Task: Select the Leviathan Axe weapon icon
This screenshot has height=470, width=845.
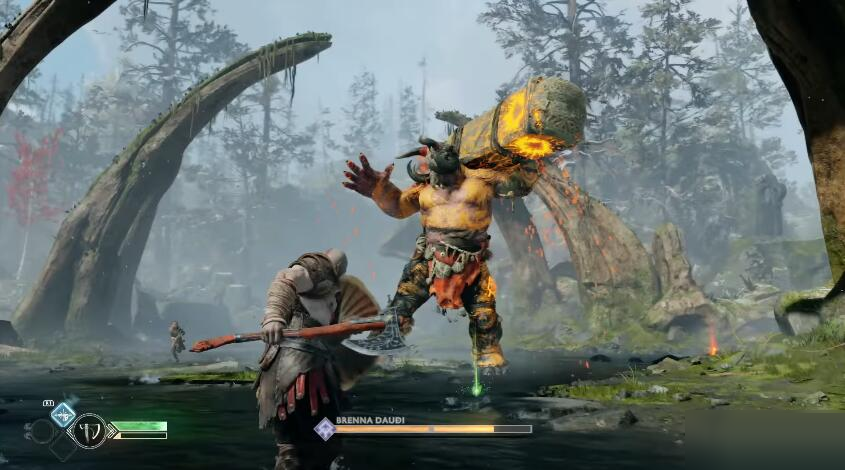Action: point(88,431)
